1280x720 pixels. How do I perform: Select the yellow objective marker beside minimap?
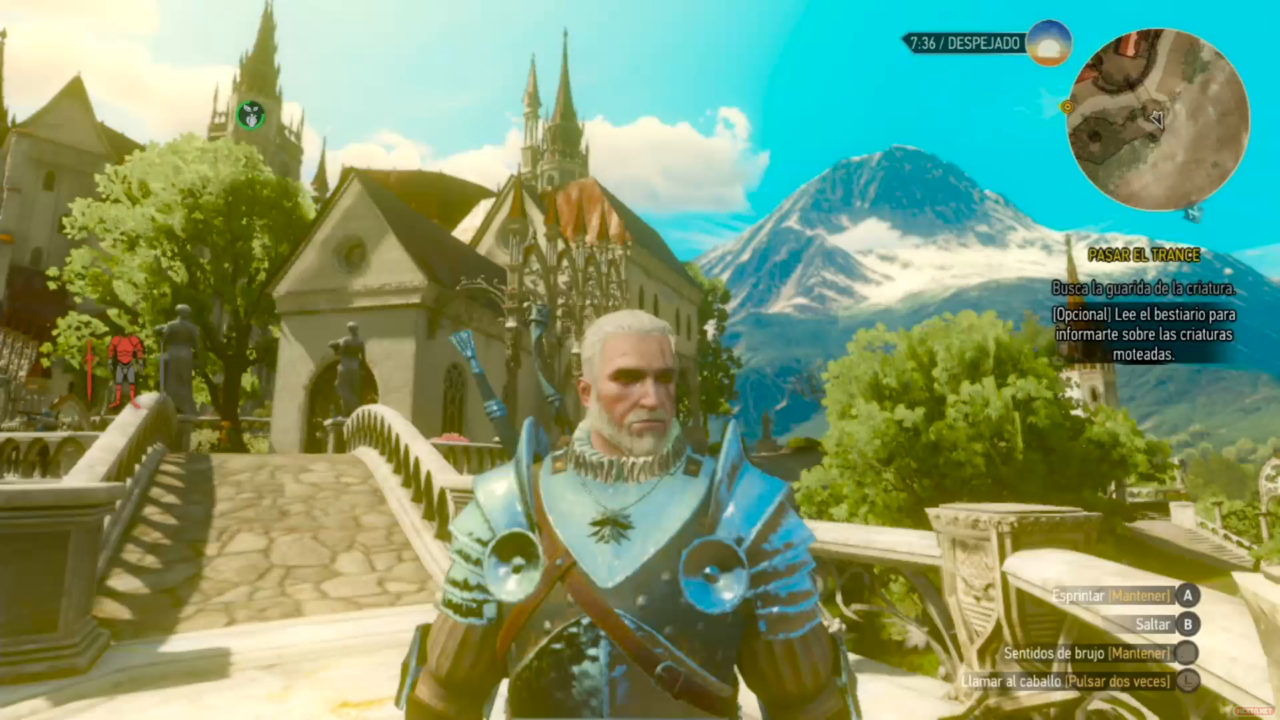pos(1067,106)
